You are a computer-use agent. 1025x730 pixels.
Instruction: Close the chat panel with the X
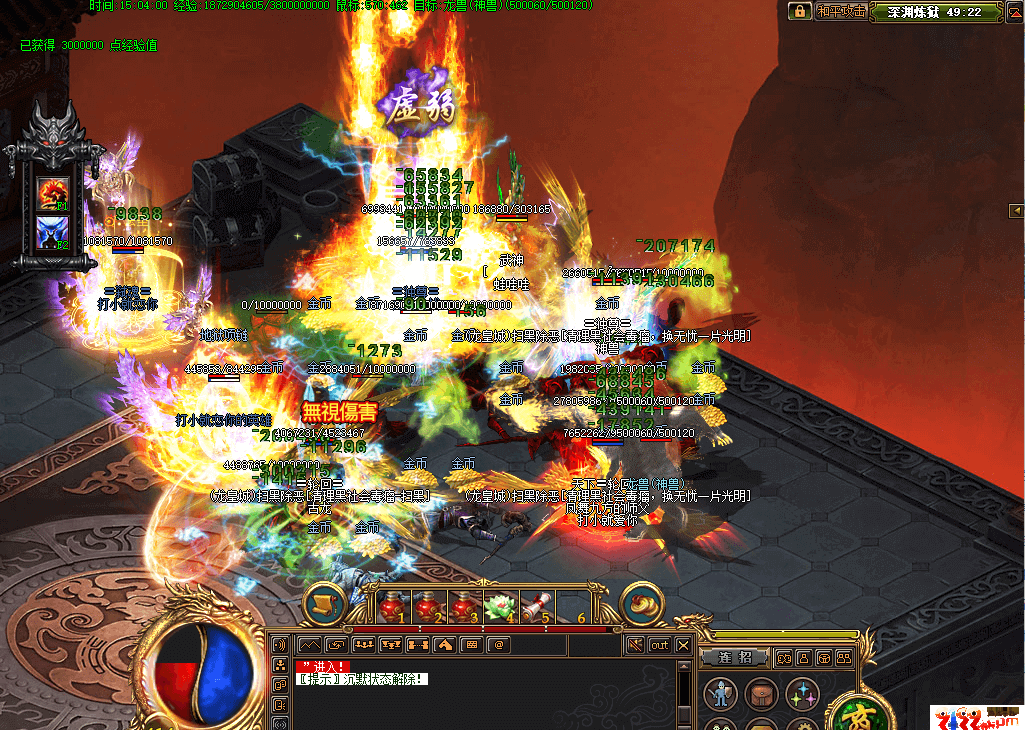[683, 645]
